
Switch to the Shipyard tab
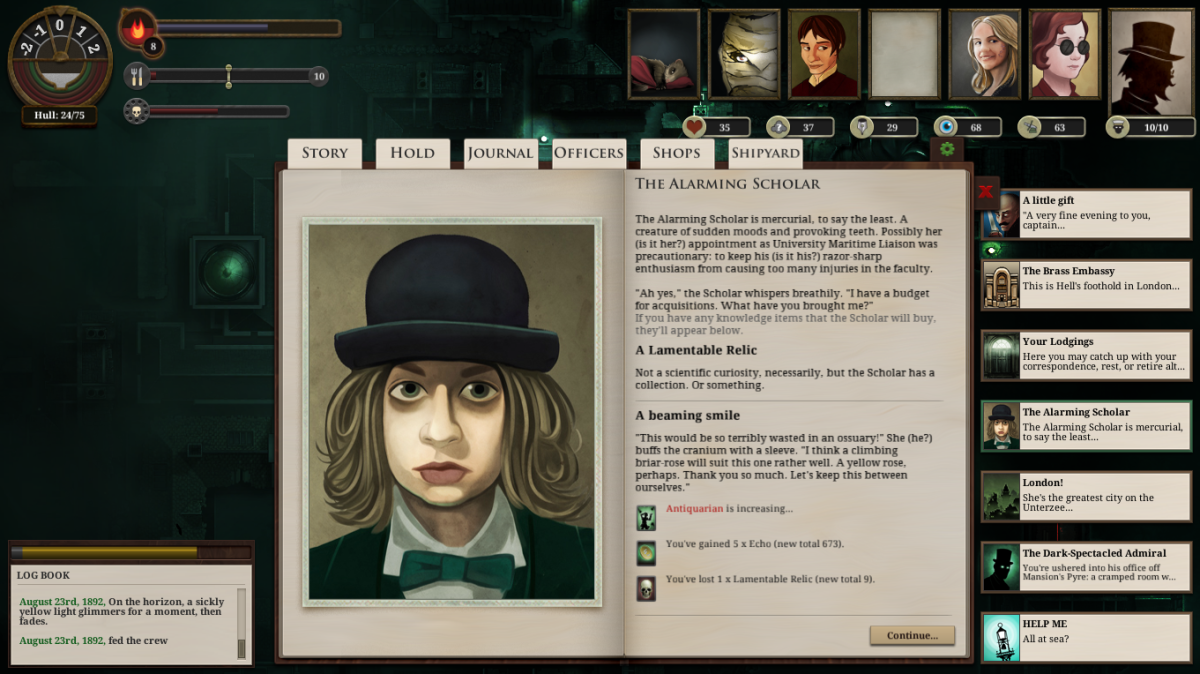[x=765, y=153]
